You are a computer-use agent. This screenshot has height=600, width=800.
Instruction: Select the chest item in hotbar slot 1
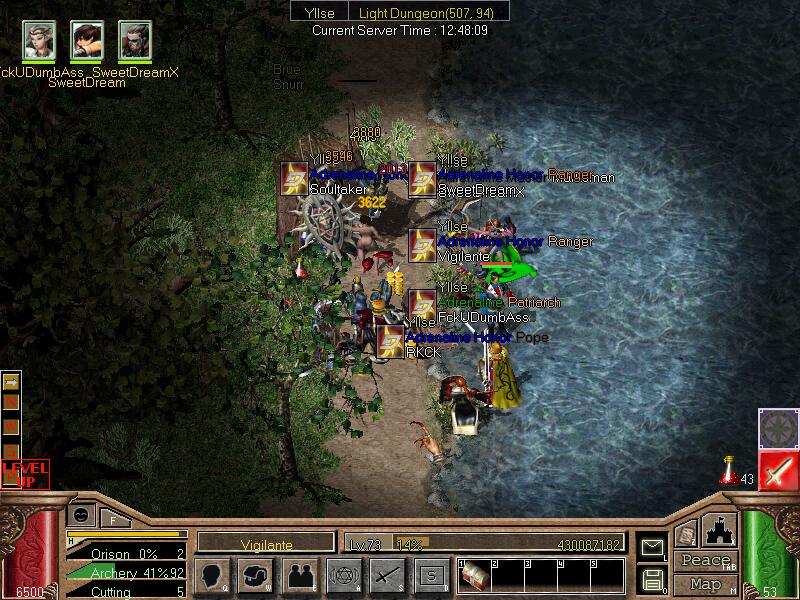[475, 576]
